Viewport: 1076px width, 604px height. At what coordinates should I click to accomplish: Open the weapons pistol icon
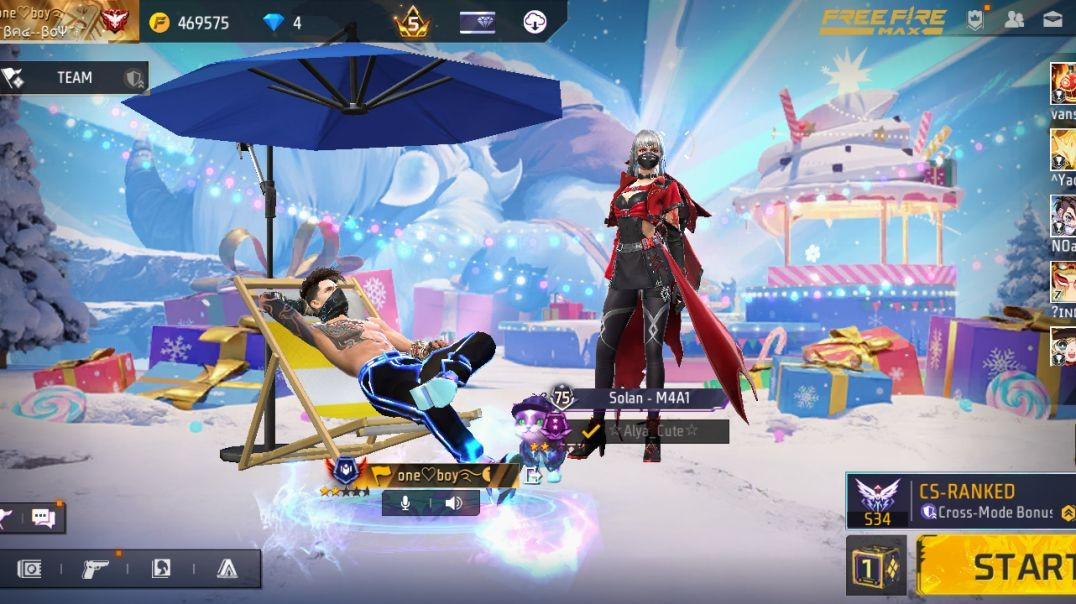96,569
